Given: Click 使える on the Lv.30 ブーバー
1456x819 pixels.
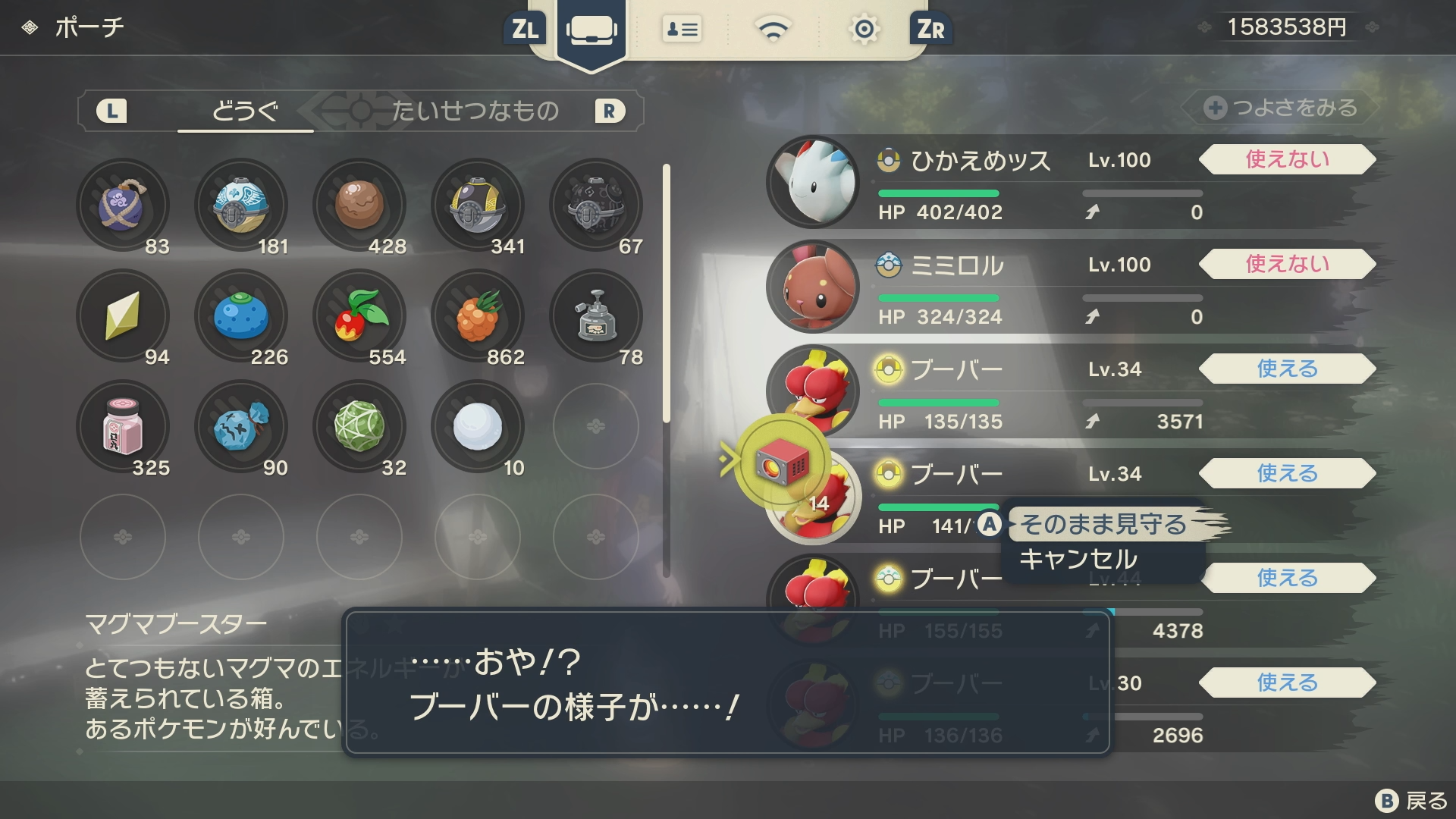Looking at the screenshot, I should [1287, 682].
